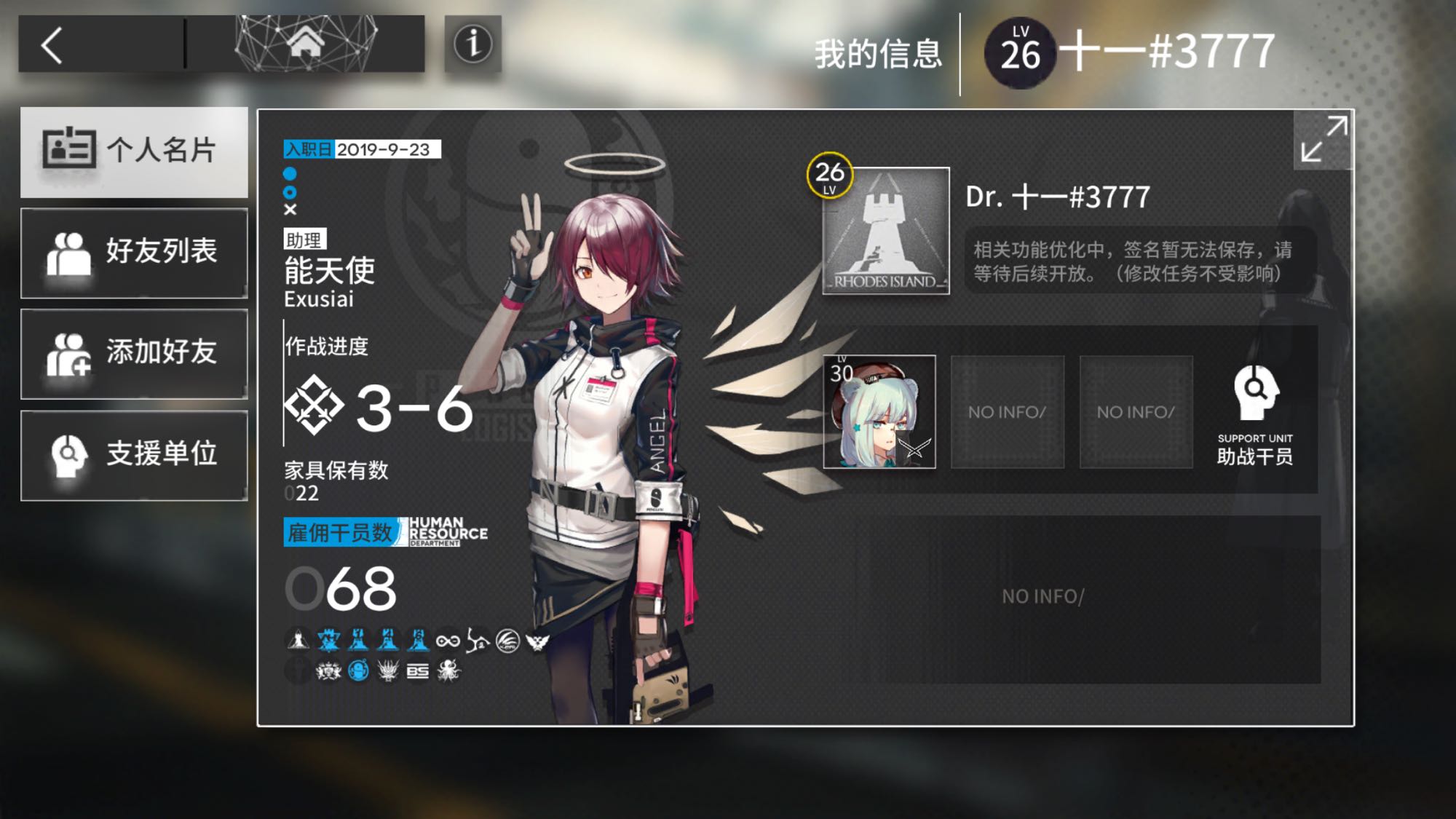The image size is (1456, 819).
Task: Open the info button
Action: (x=473, y=44)
